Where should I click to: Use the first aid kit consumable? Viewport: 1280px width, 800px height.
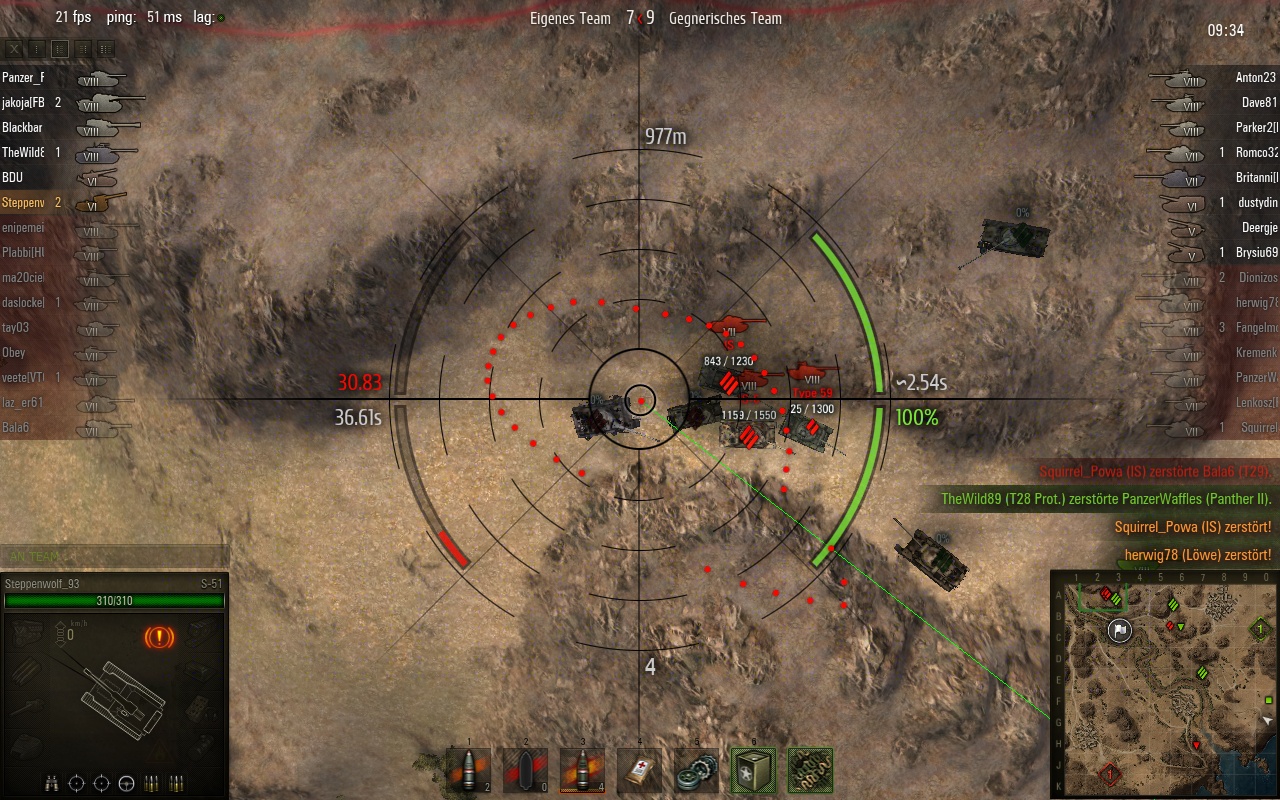pyautogui.click(x=639, y=771)
